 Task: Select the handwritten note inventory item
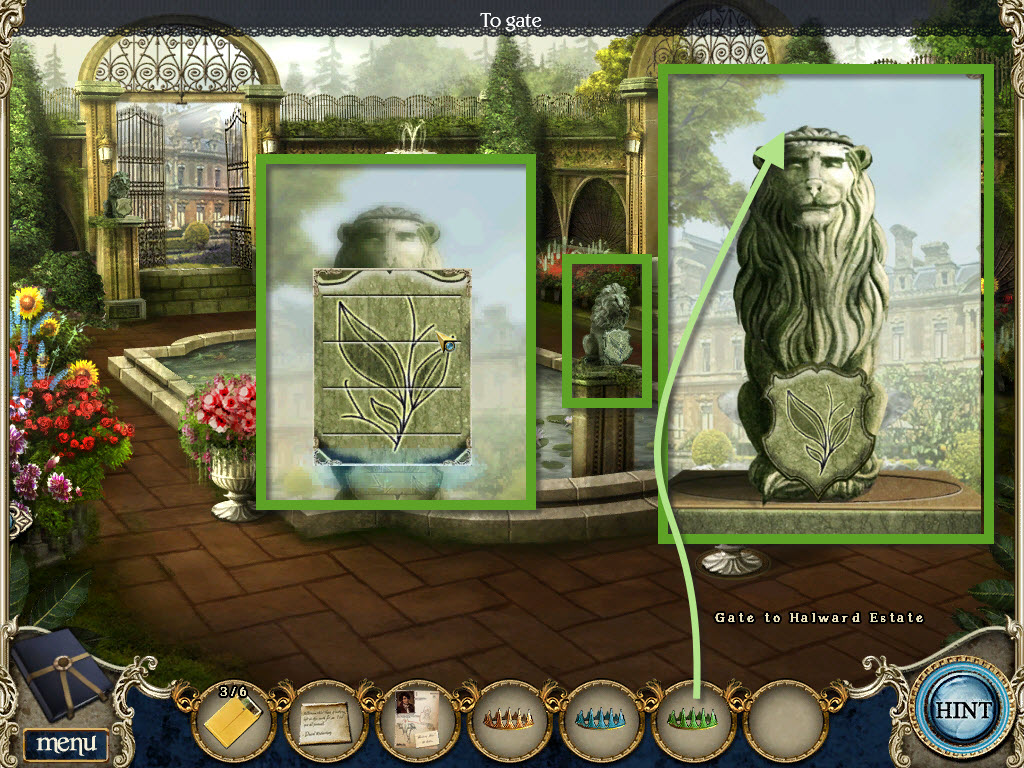(x=328, y=719)
